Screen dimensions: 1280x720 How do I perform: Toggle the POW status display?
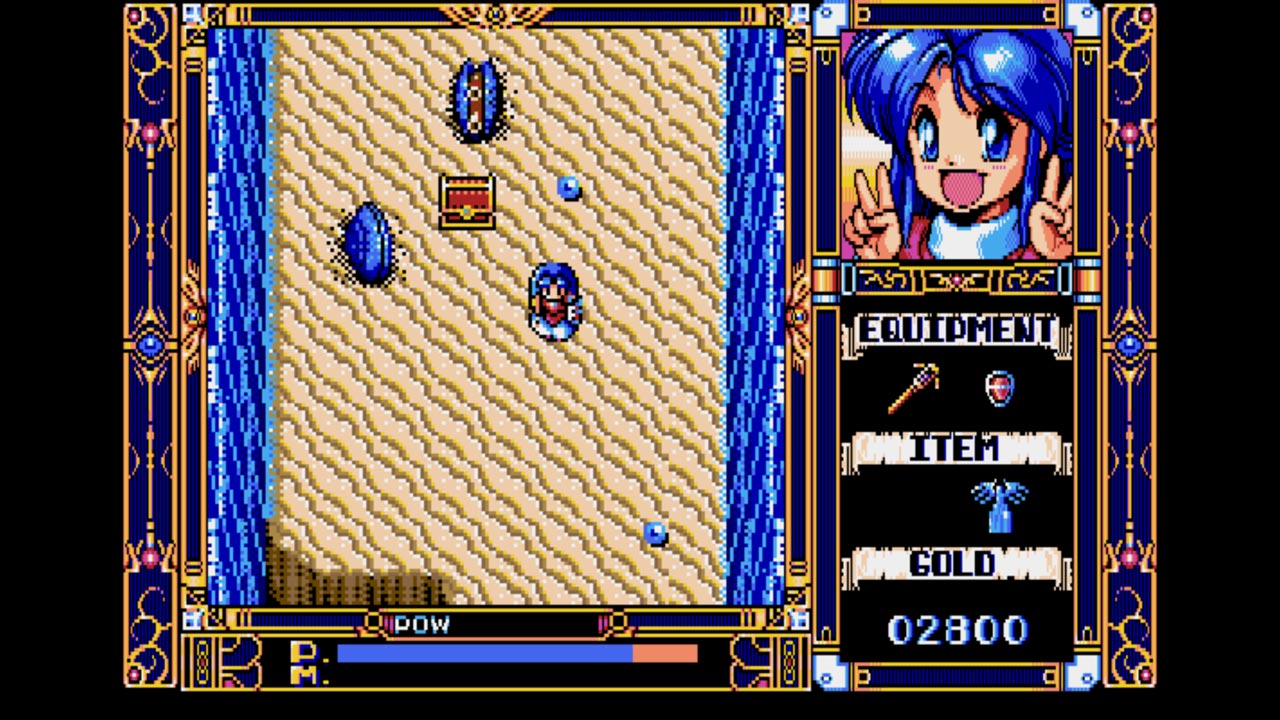[x=424, y=624]
